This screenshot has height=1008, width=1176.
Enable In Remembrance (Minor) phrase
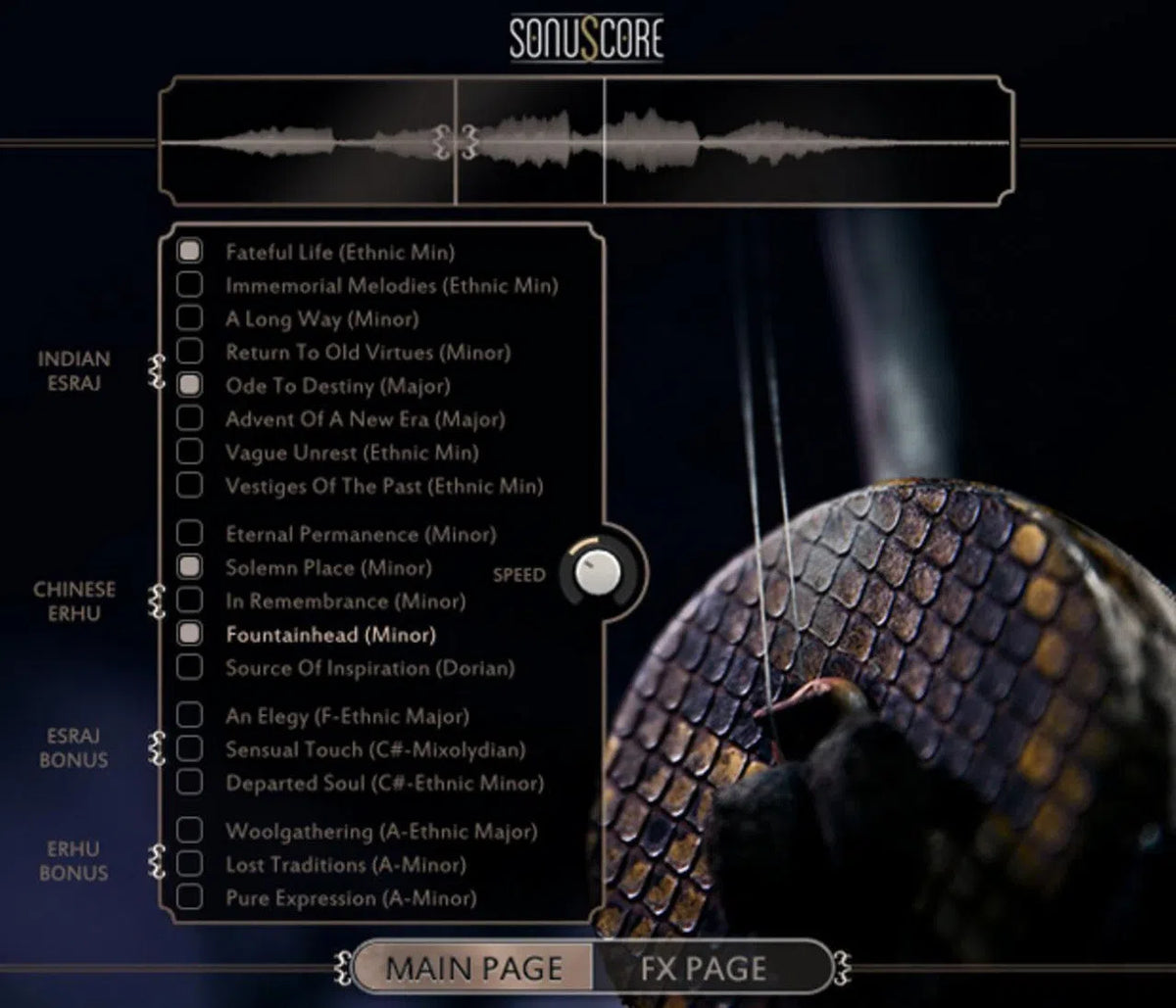[x=189, y=600]
